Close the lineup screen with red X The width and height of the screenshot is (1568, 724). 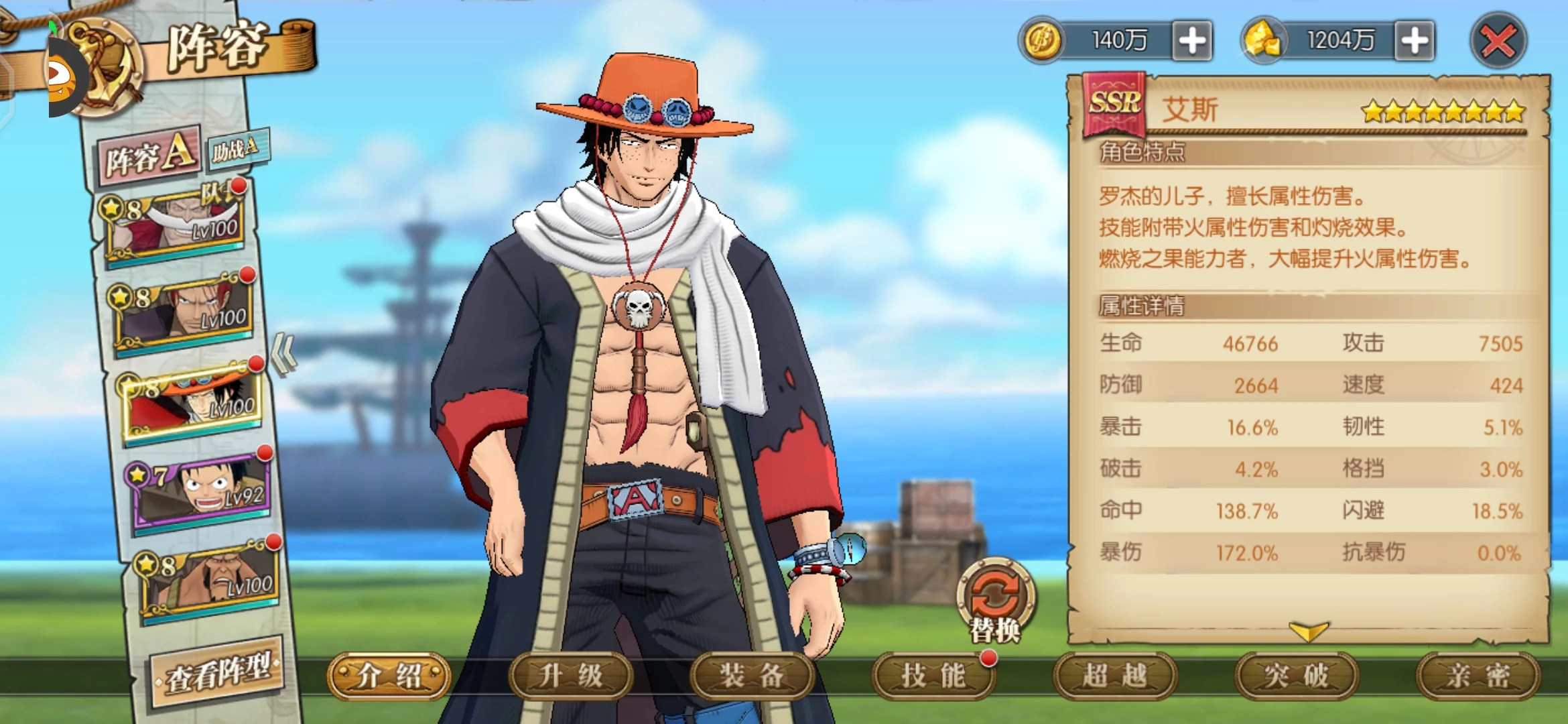click(1498, 42)
